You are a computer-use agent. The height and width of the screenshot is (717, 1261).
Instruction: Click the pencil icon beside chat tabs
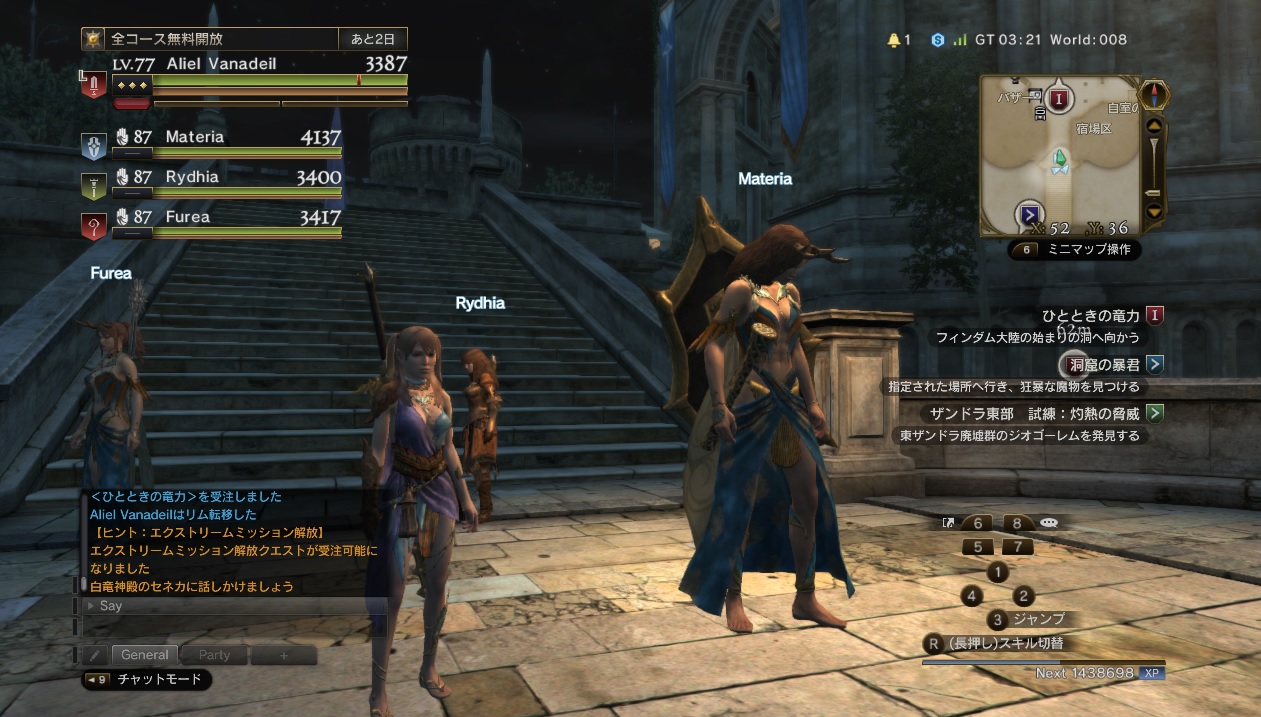[95, 655]
